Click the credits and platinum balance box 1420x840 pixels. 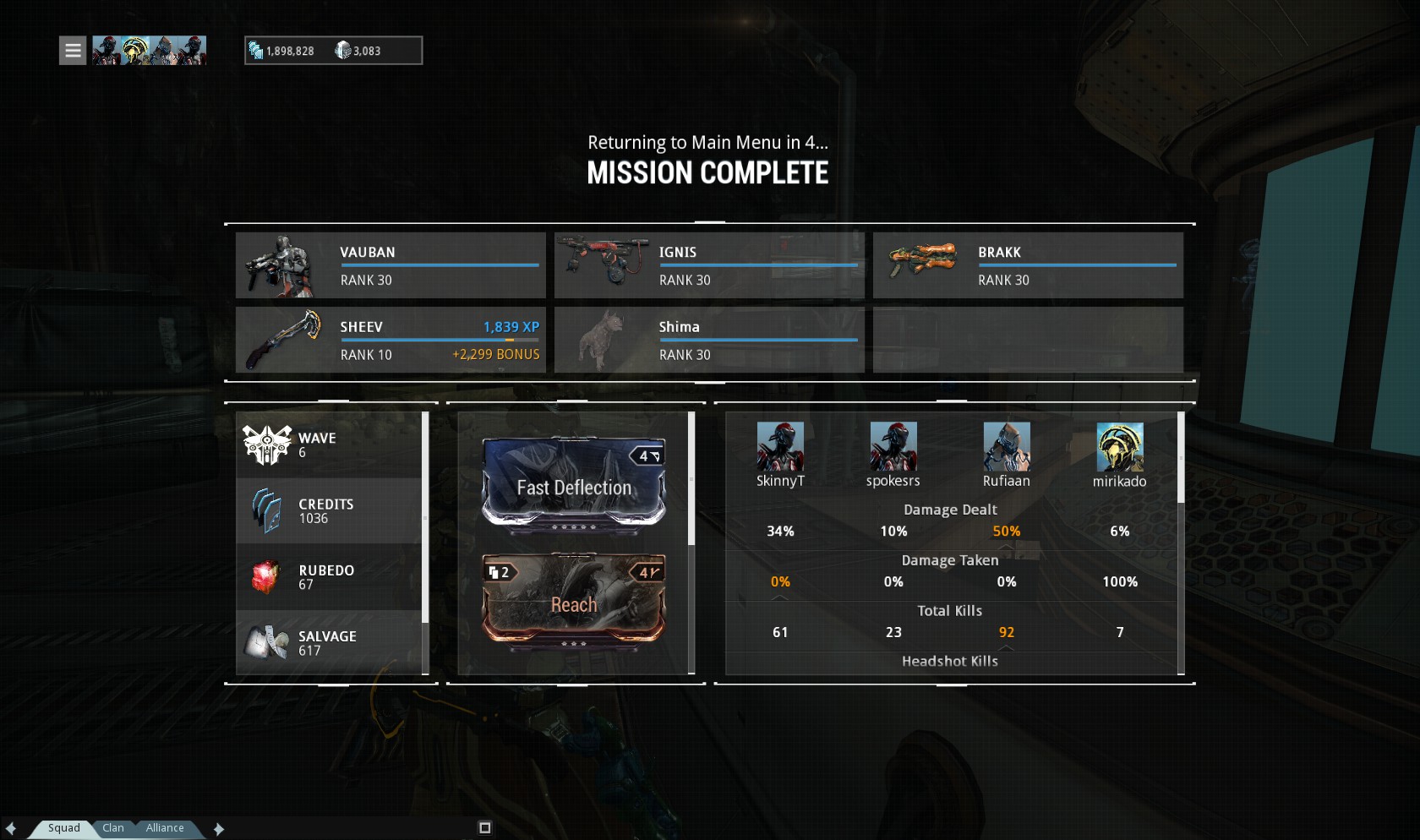(x=333, y=51)
